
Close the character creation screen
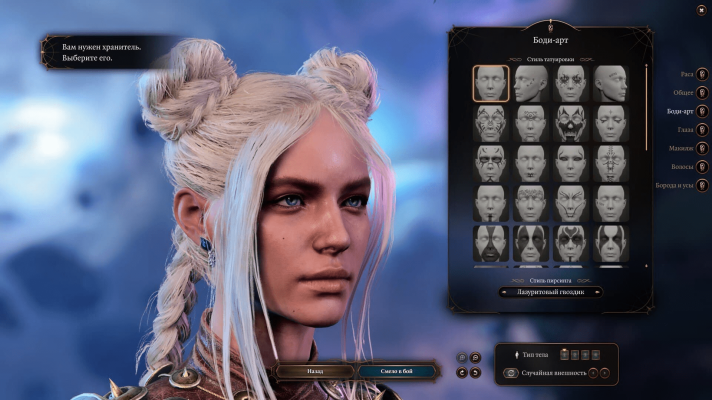[x=700, y=10]
